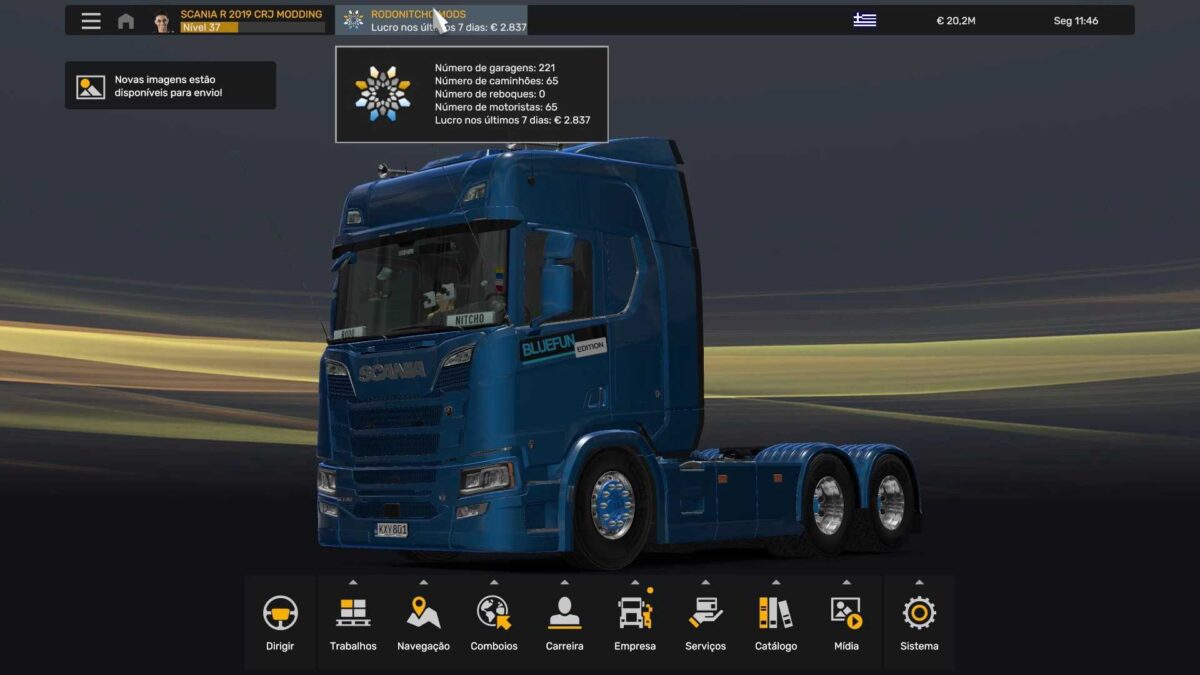Open the Serviços menu
This screenshot has height=675, width=1200.
(x=705, y=622)
